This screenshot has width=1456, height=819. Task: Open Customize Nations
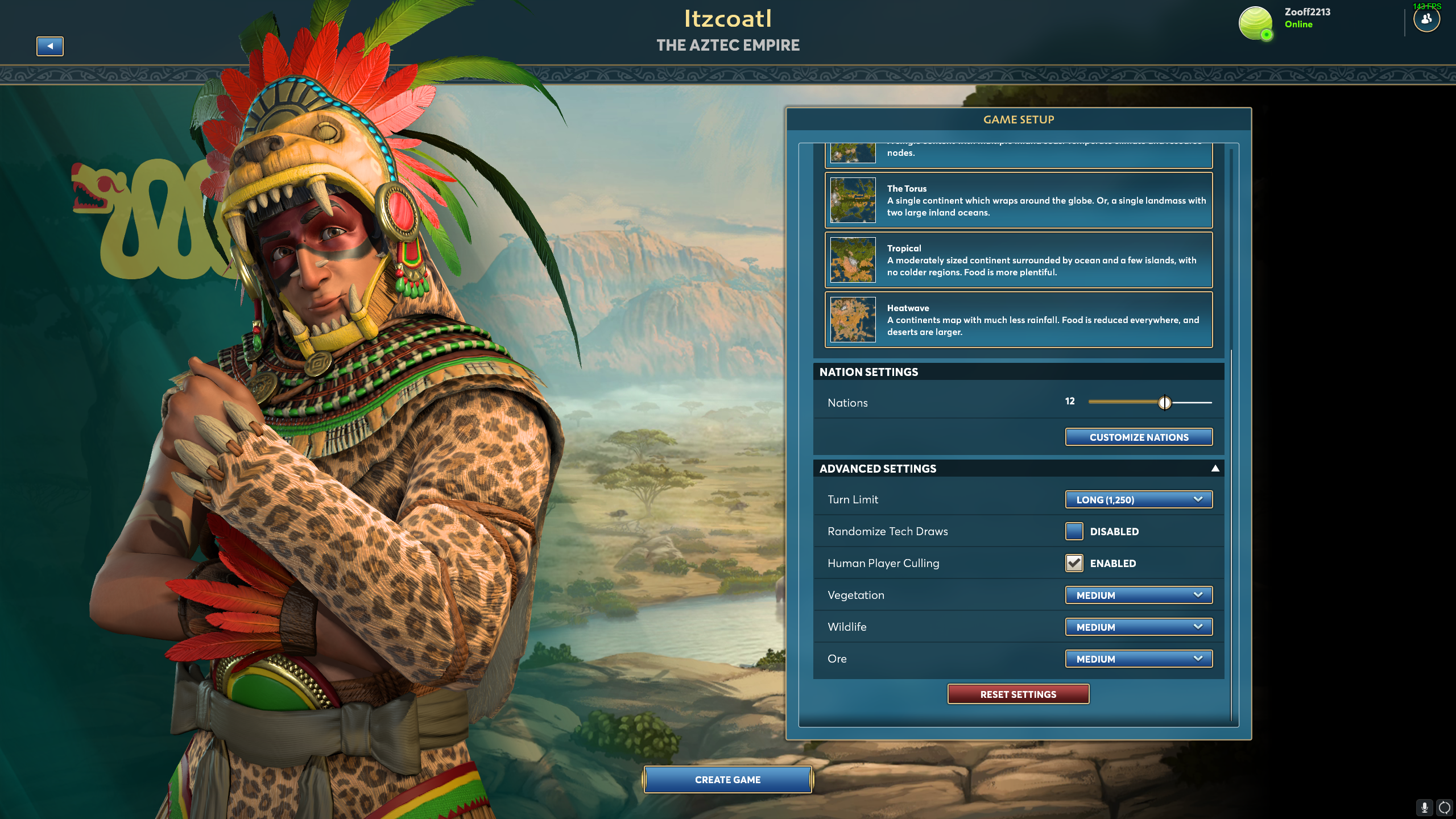[1139, 437]
